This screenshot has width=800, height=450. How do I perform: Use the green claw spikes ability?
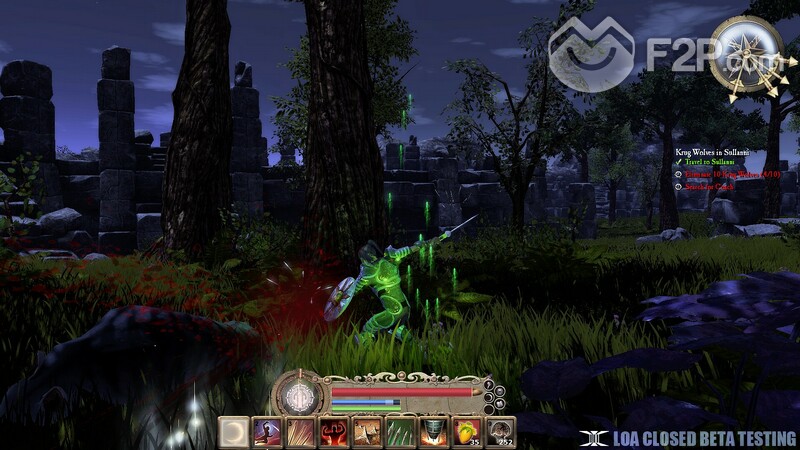pos(399,431)
